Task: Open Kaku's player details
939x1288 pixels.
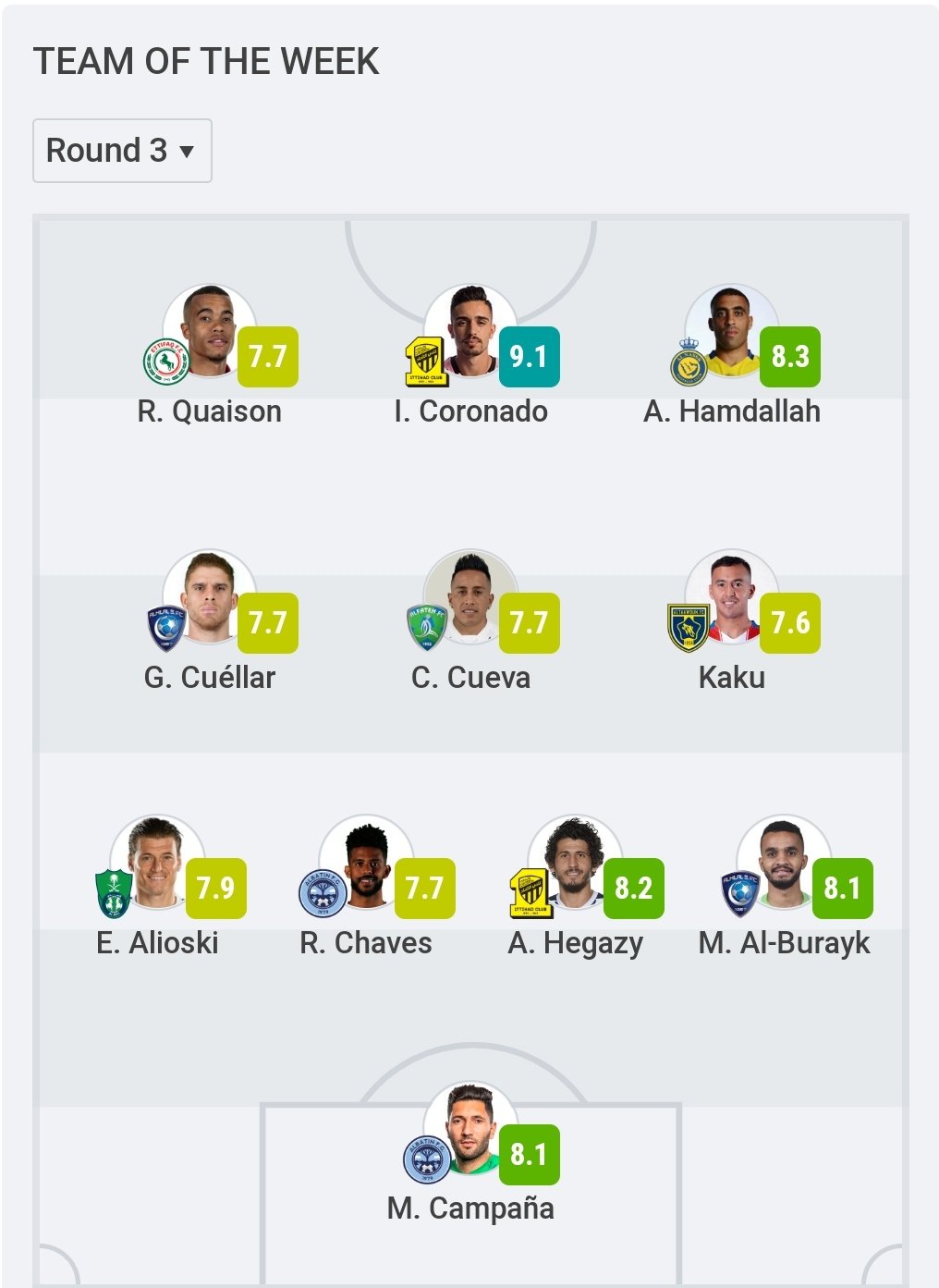Action: pyautogui.click(x=731, y=597)
